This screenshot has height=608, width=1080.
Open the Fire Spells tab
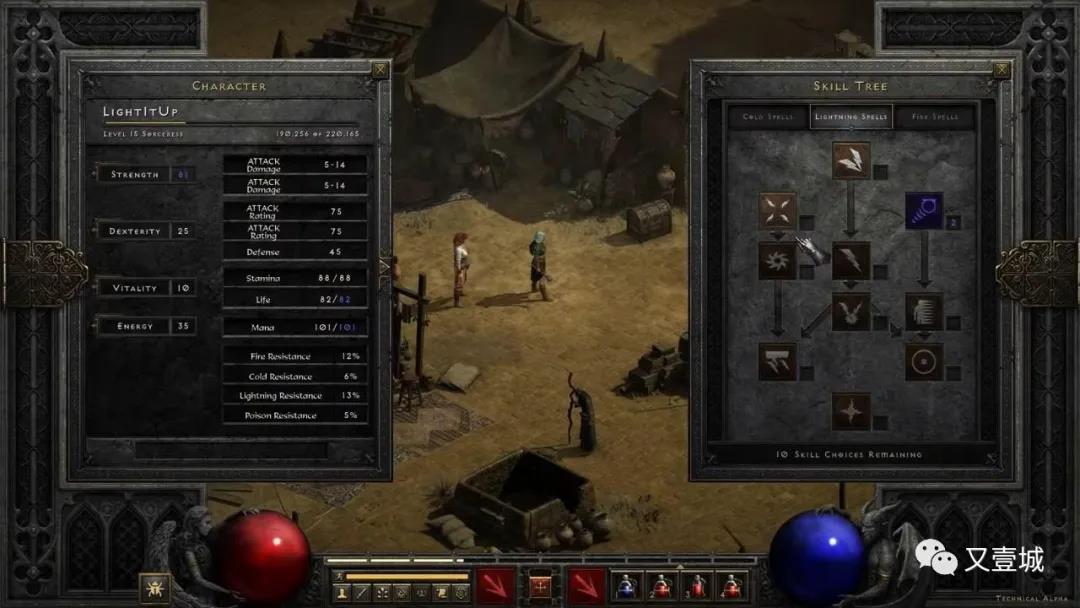934,117
